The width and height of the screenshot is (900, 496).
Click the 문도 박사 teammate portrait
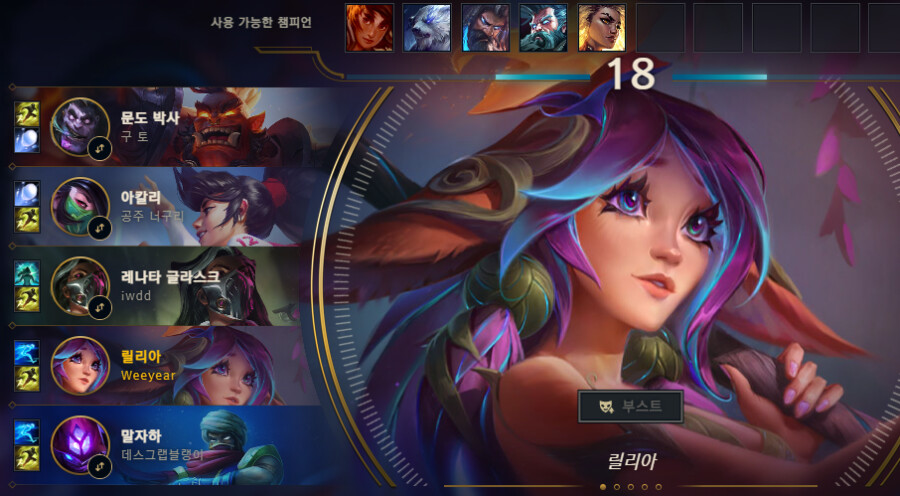78,125
